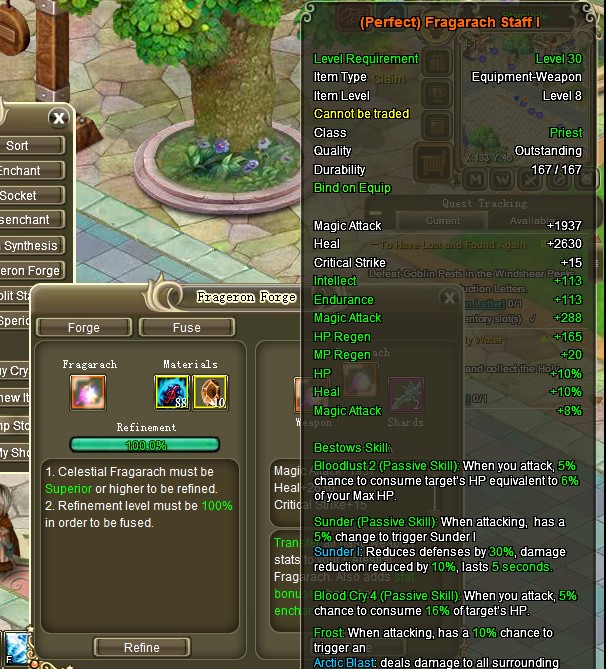
Task: Choose the Socket option
Action: coord(20,196)
